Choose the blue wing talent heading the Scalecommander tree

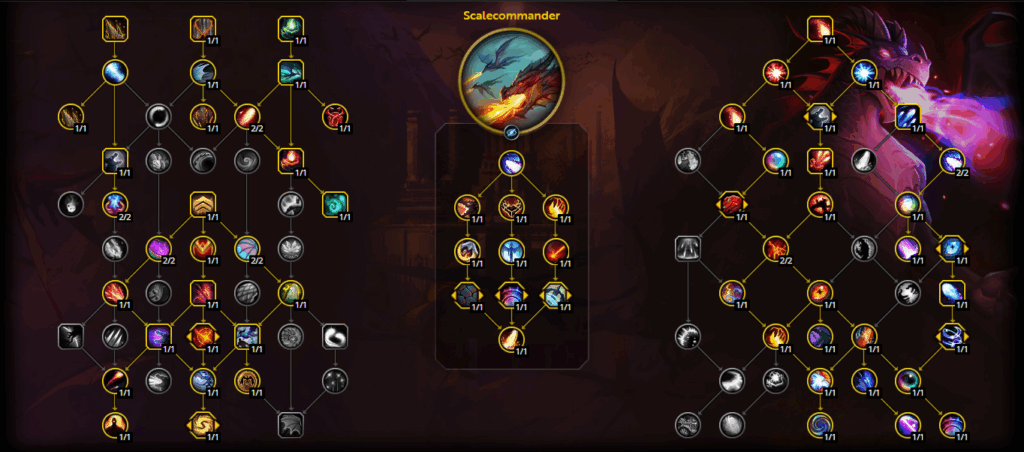(x=511, y=163)
